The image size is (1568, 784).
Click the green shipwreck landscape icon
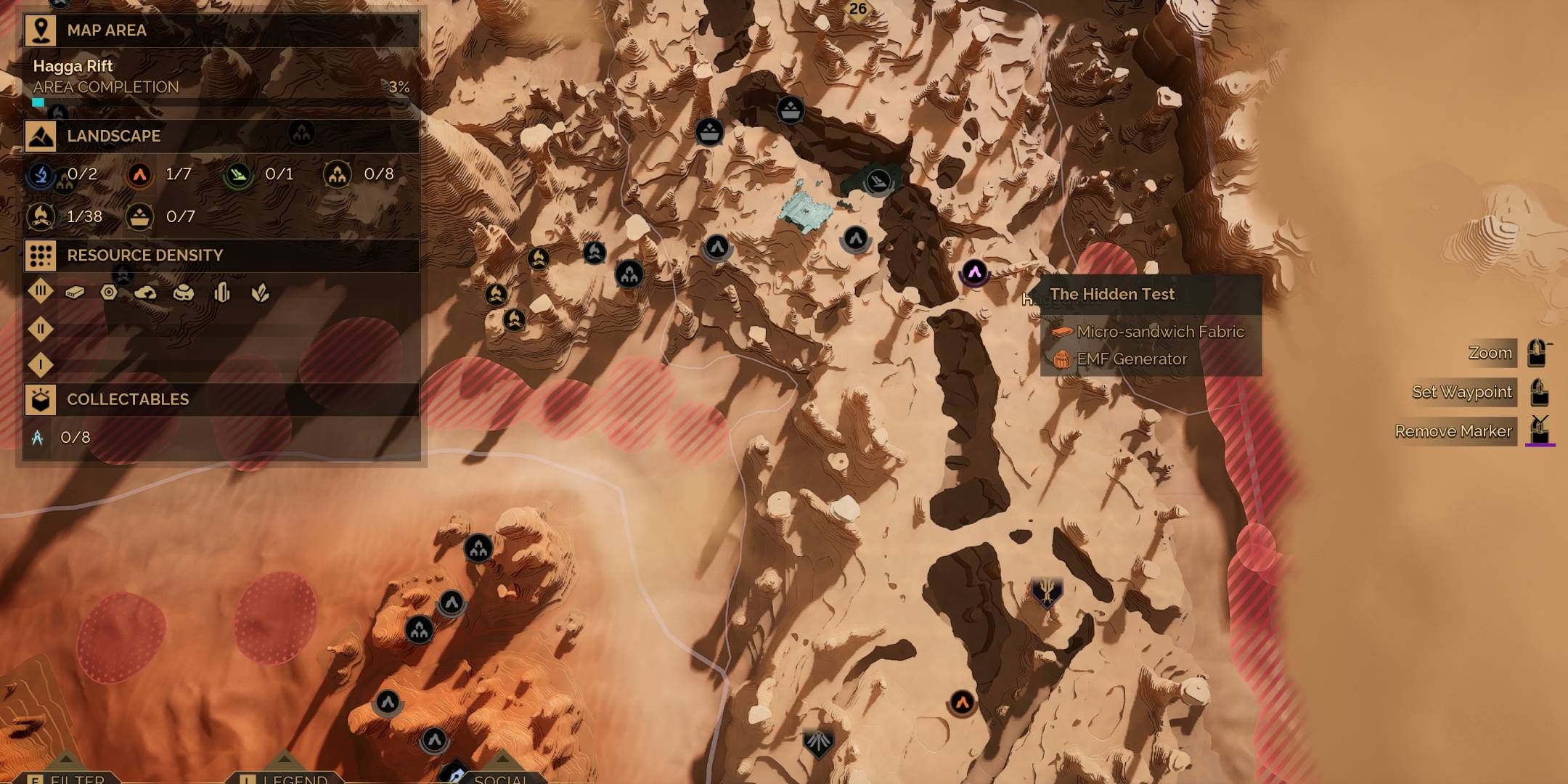(x=238, y=174)
